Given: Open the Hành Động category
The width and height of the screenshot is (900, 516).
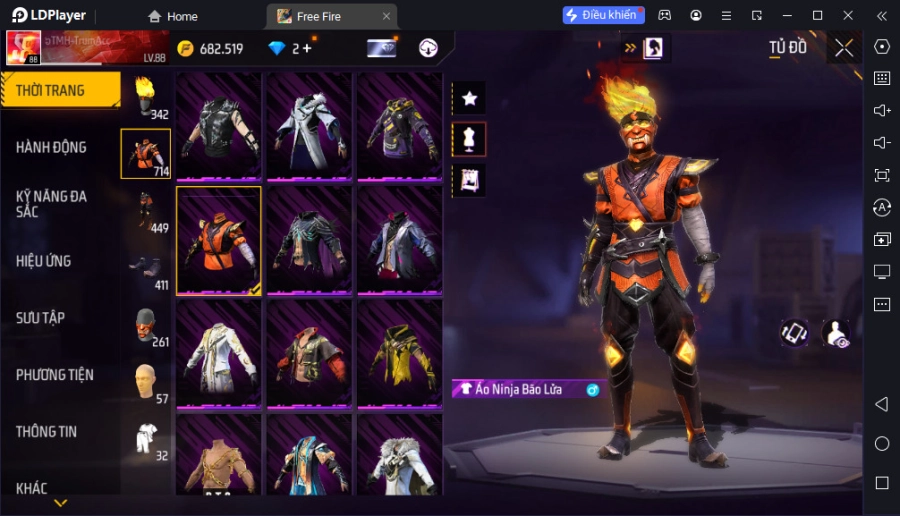Looking at the screenshot, I should 52,147.
